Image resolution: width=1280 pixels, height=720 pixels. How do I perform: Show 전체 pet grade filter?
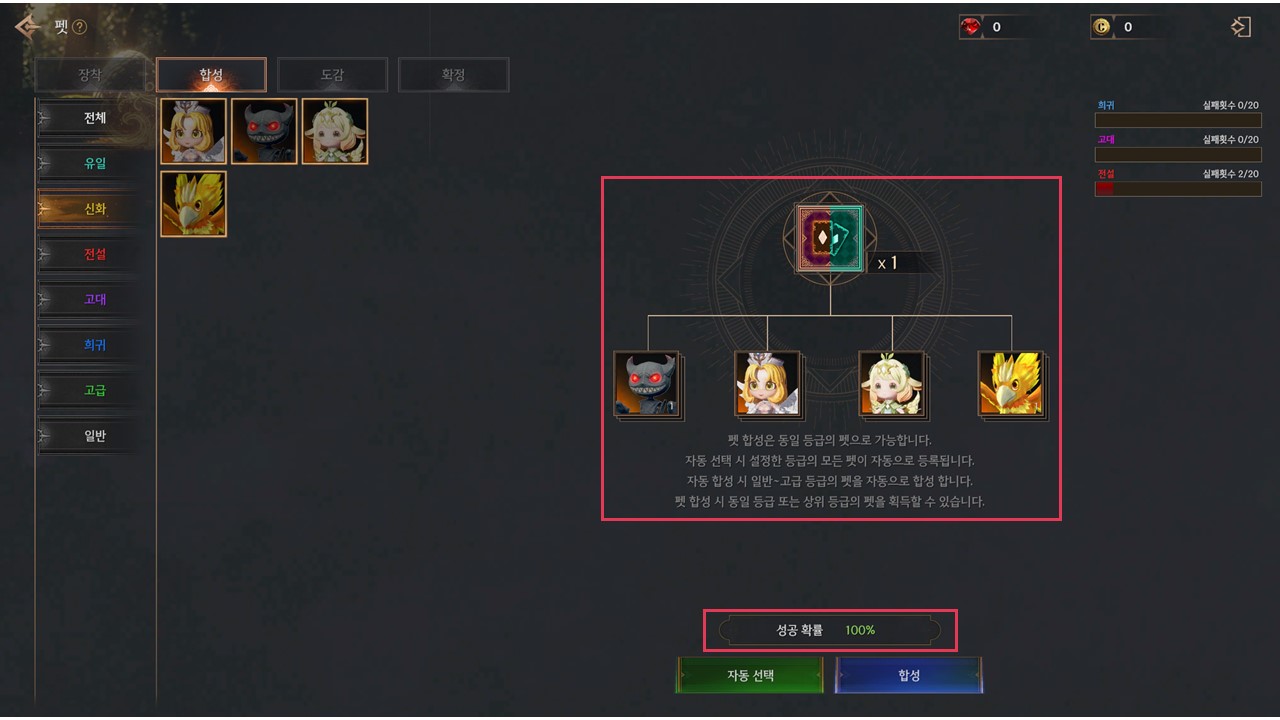coord(94,118)
